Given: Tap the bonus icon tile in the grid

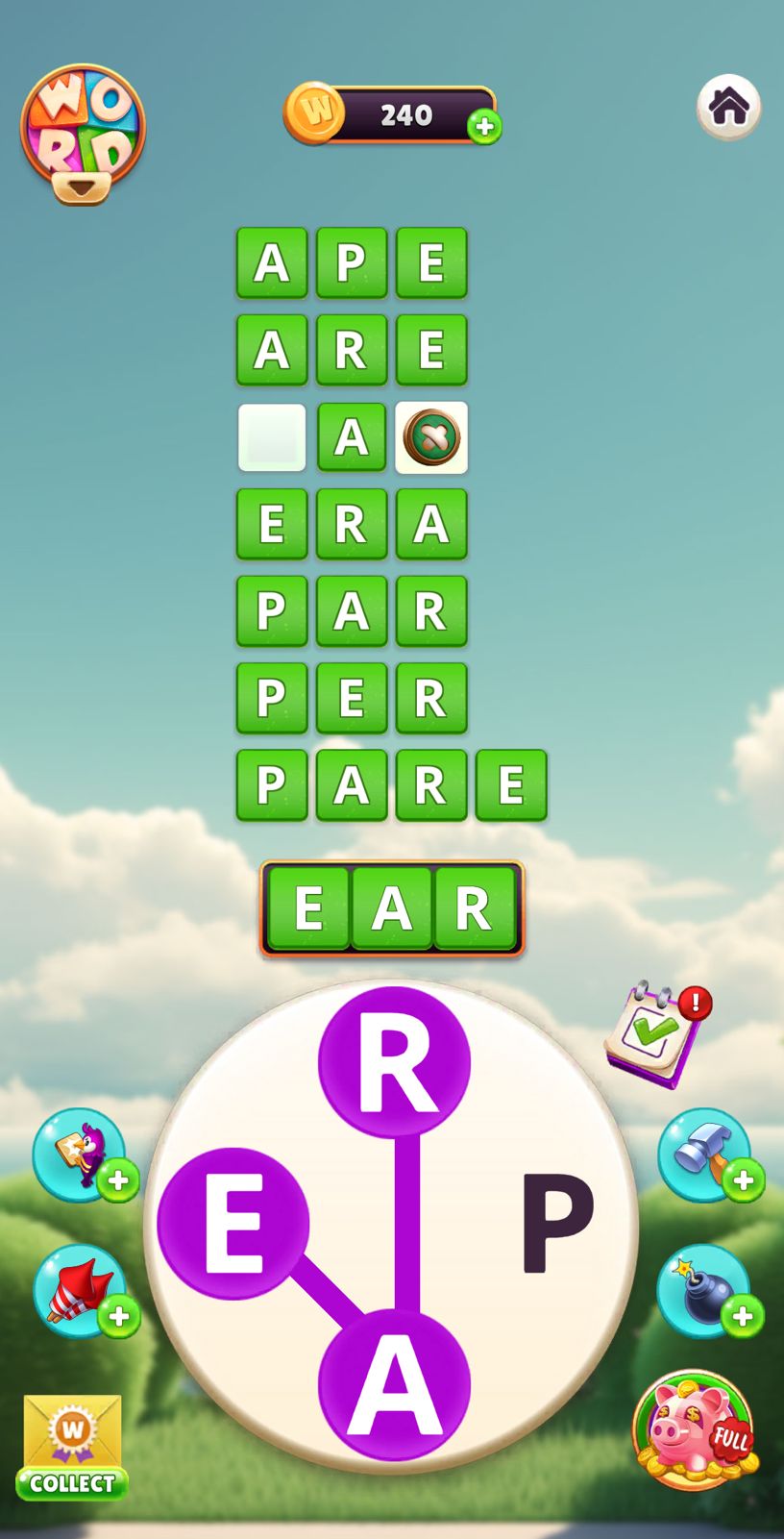Looking at the screenshot, I should coord(431,437).
